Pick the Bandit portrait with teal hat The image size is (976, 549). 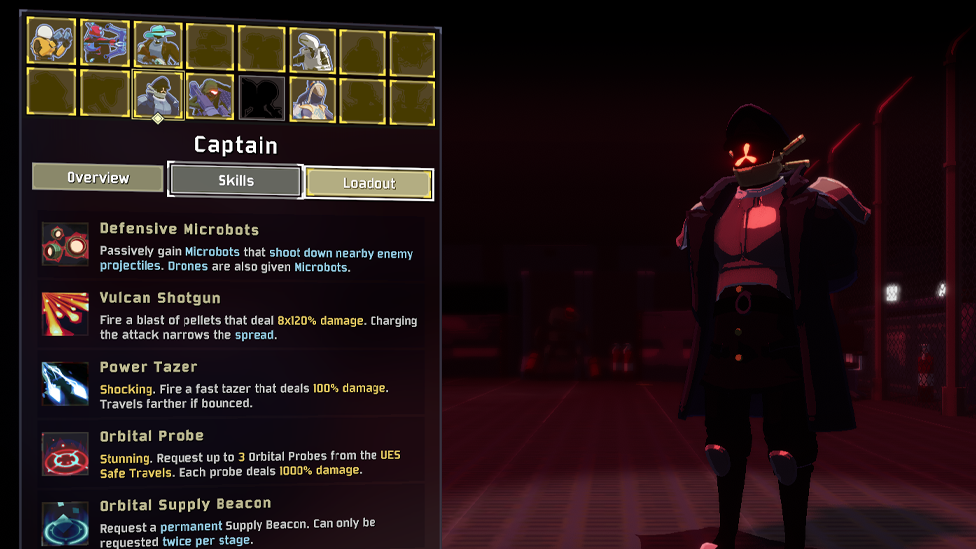(158, 45)
